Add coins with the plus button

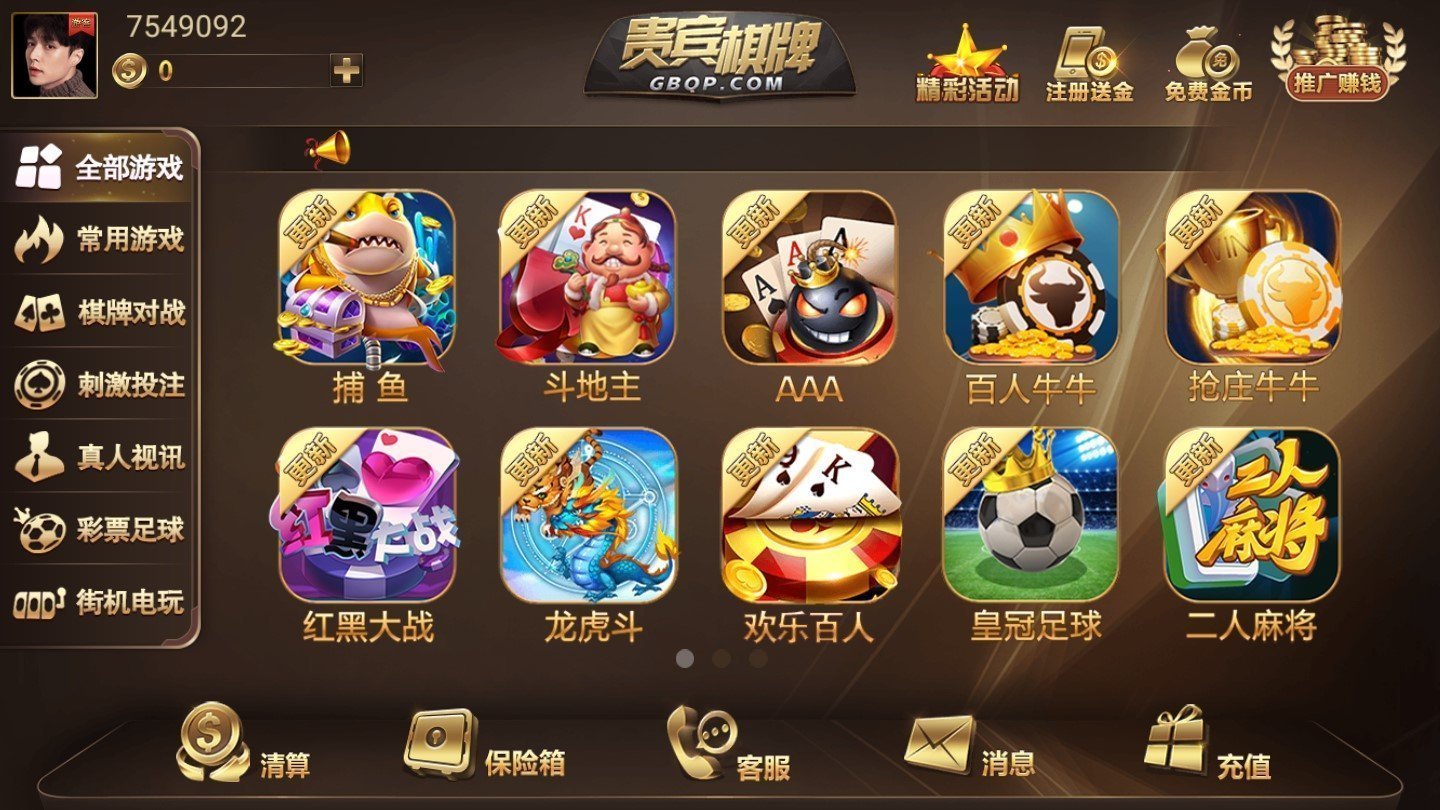point(345,70)
